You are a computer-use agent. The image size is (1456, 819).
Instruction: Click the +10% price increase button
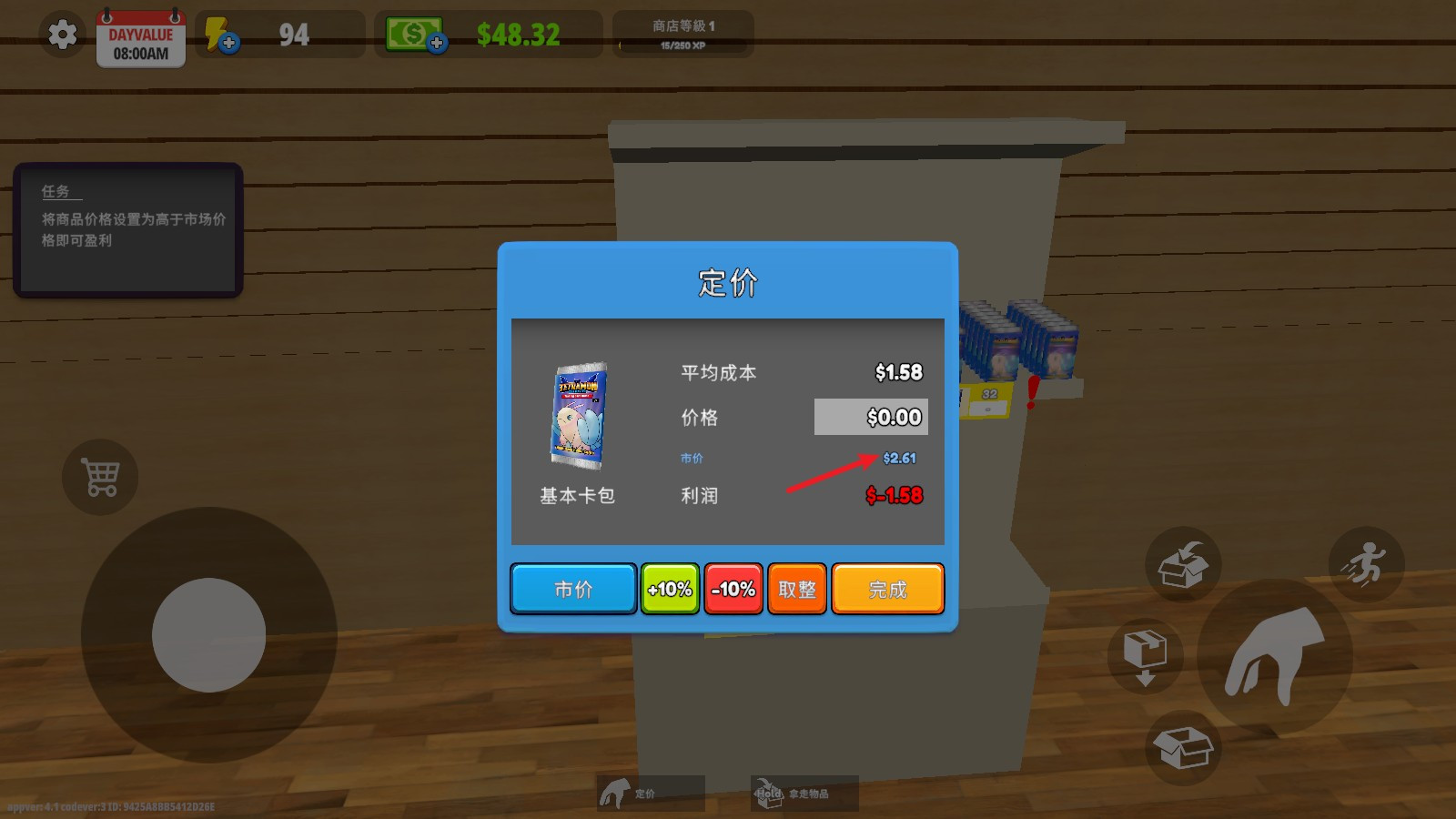(670, 589)
